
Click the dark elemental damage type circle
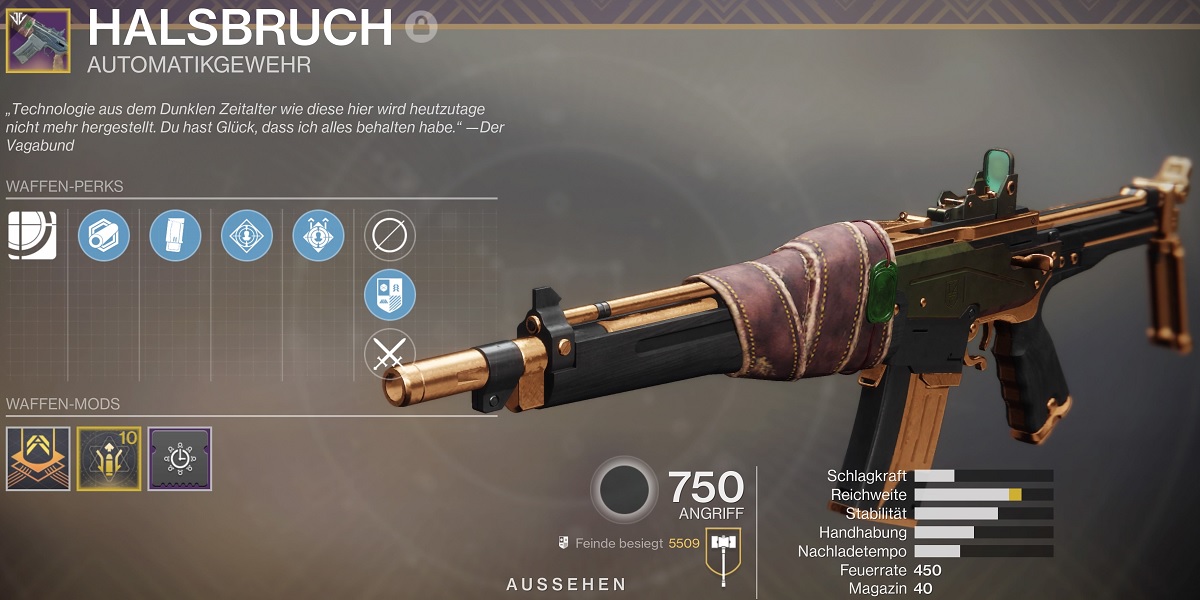click(x=624, y=490)
